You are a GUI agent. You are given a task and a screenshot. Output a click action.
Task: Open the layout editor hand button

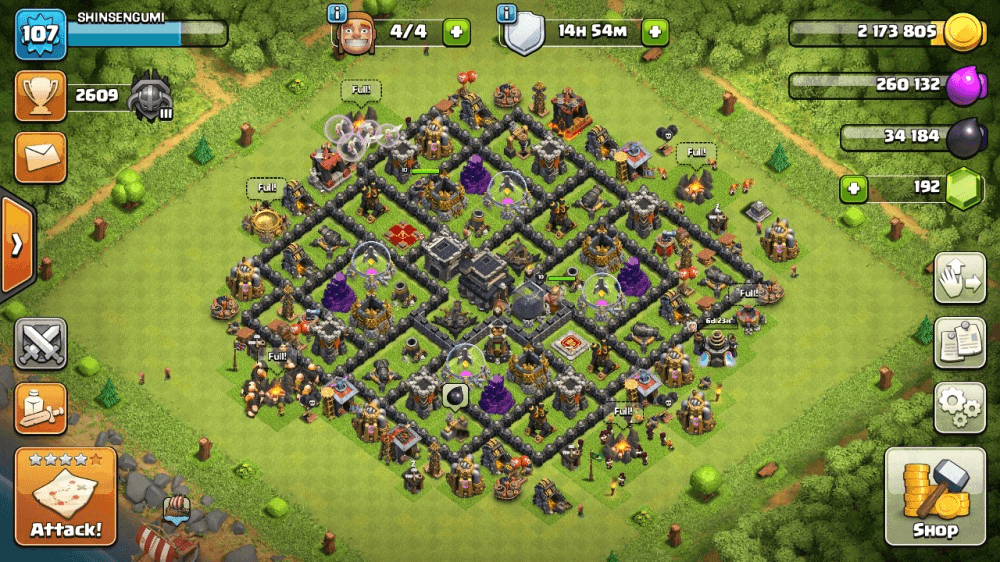coord(958,279)
